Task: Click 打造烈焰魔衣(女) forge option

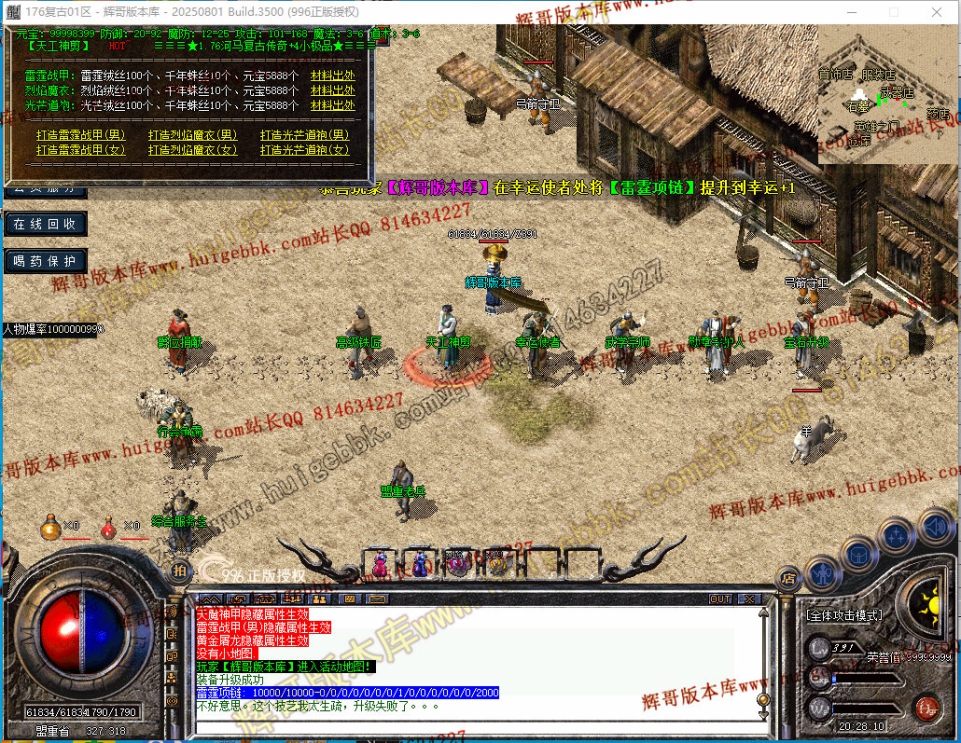Action: 193,150
